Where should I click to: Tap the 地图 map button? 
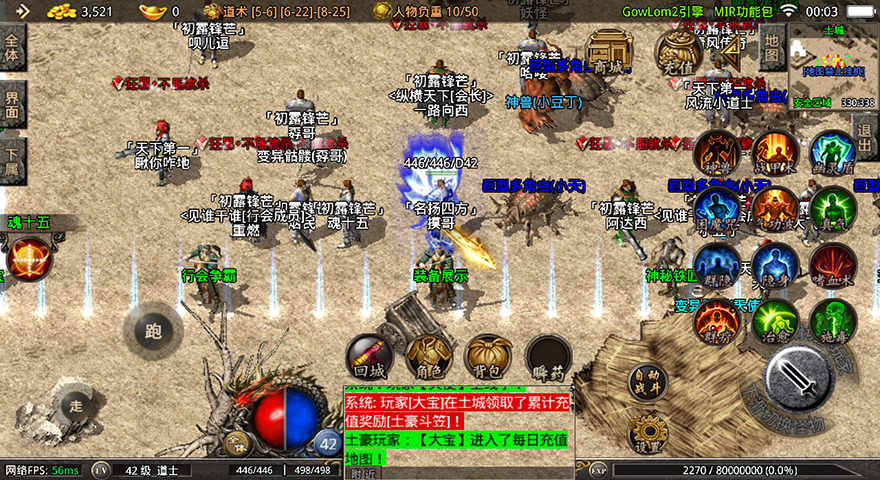[x=770, y=43]
